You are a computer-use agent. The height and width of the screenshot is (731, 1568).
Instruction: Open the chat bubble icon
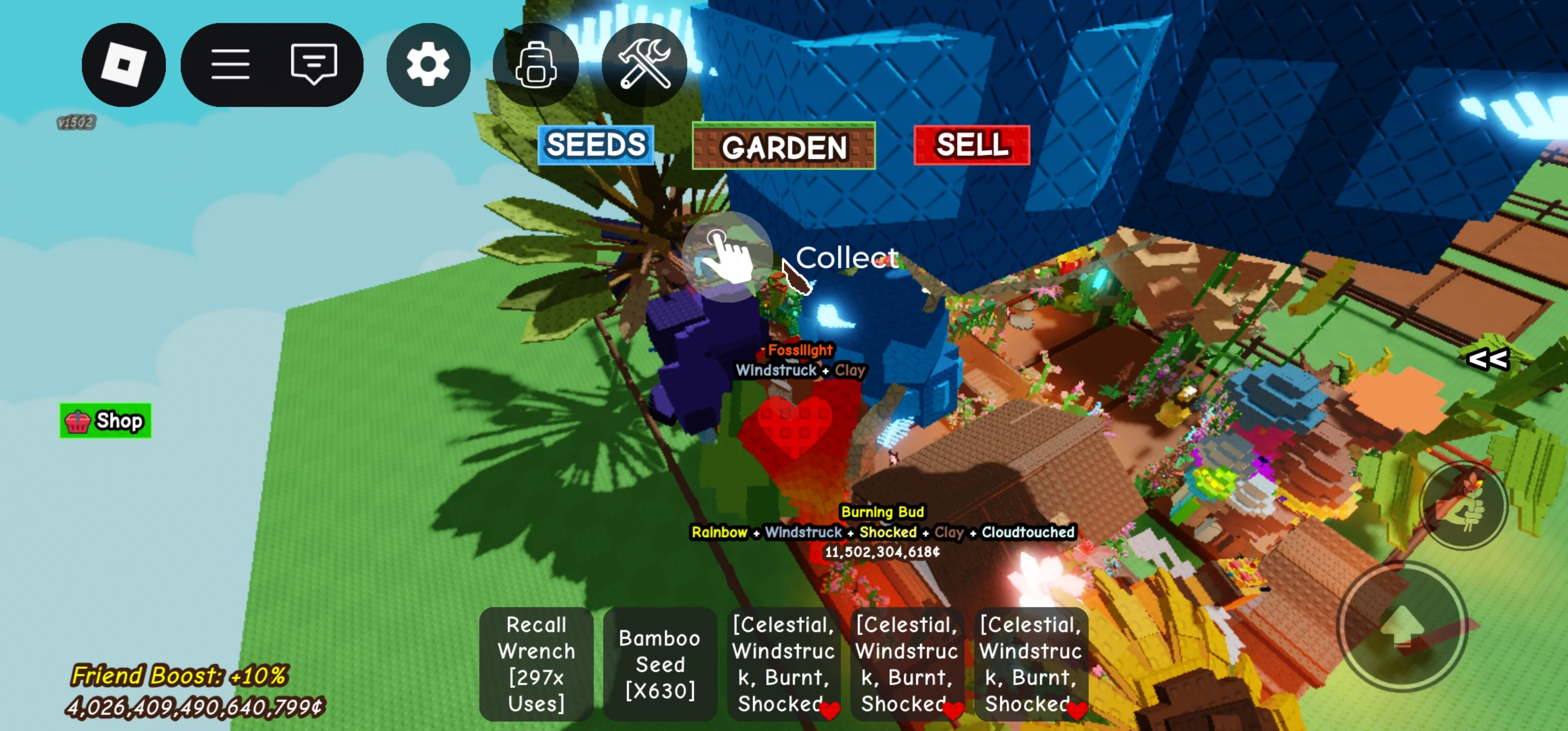pos(313,64)
